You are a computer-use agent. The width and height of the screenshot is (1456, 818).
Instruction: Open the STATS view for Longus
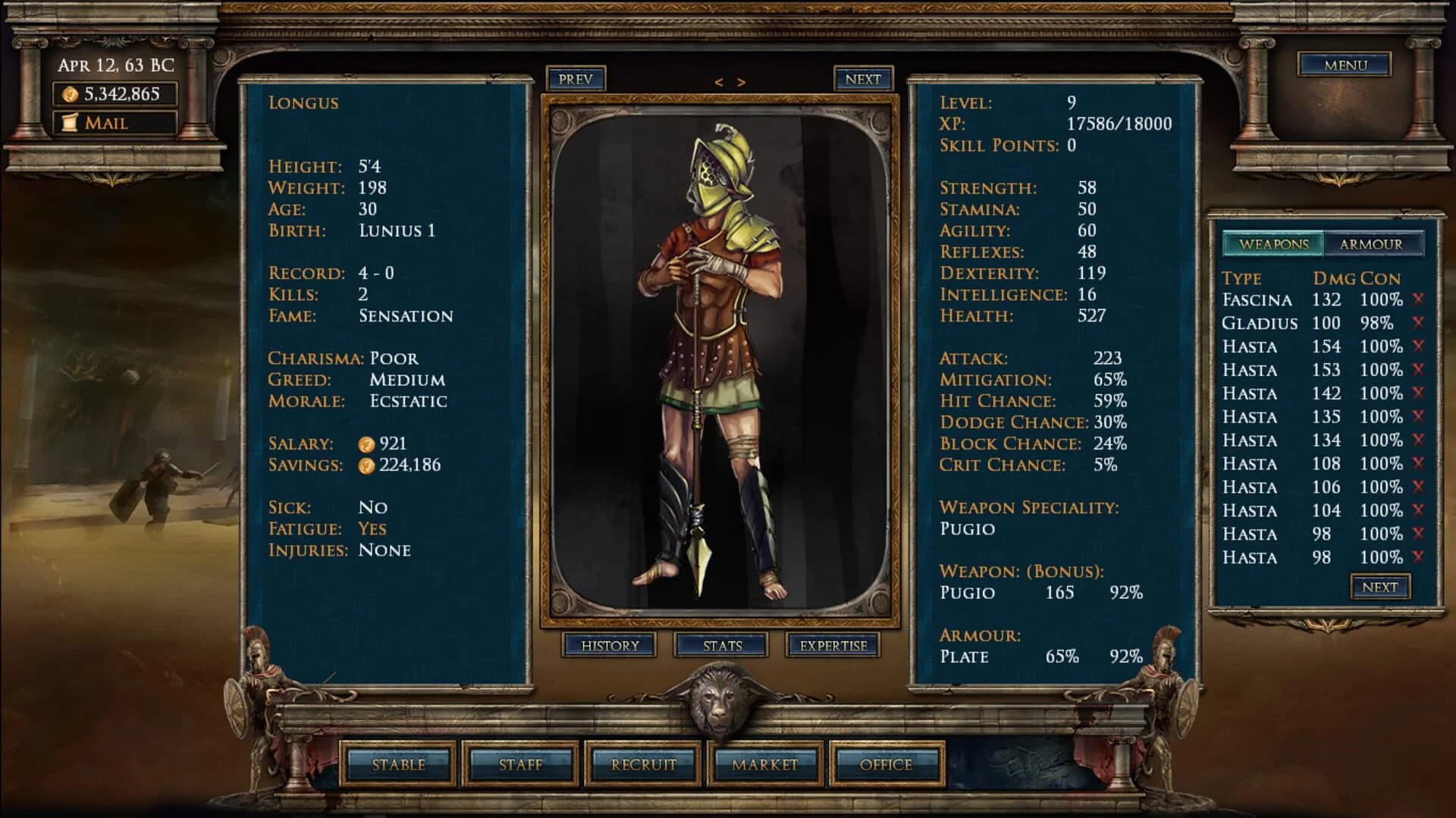721,645
